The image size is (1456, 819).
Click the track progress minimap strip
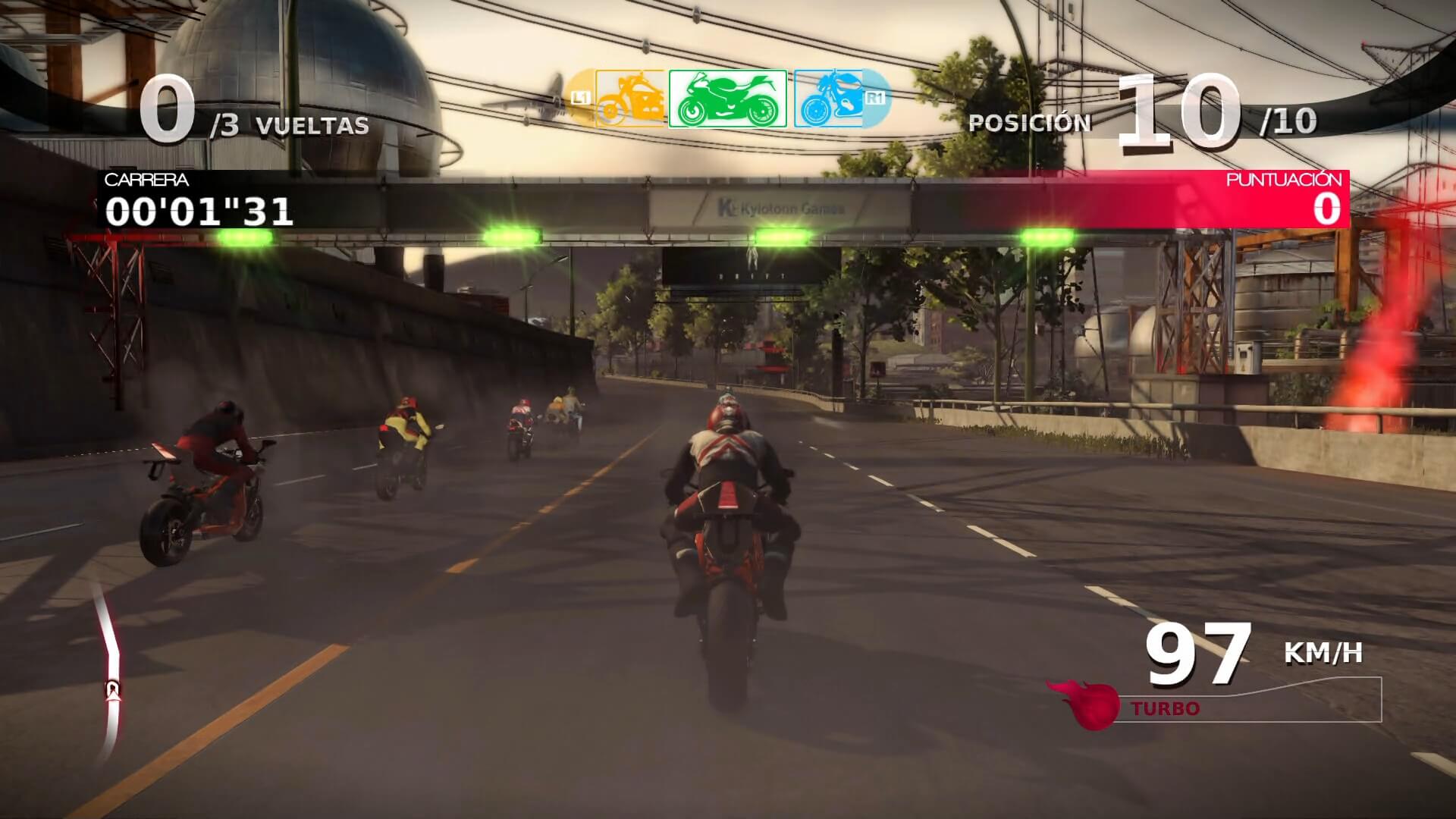coord(111,671)
